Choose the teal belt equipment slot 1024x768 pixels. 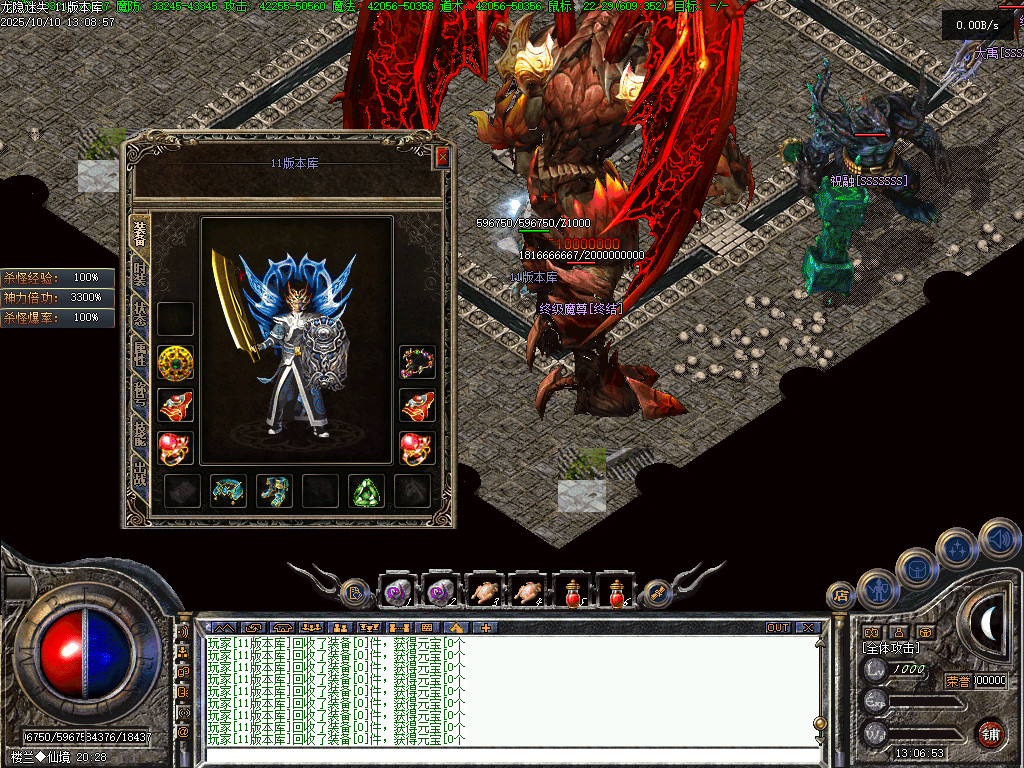click(228, 491)
